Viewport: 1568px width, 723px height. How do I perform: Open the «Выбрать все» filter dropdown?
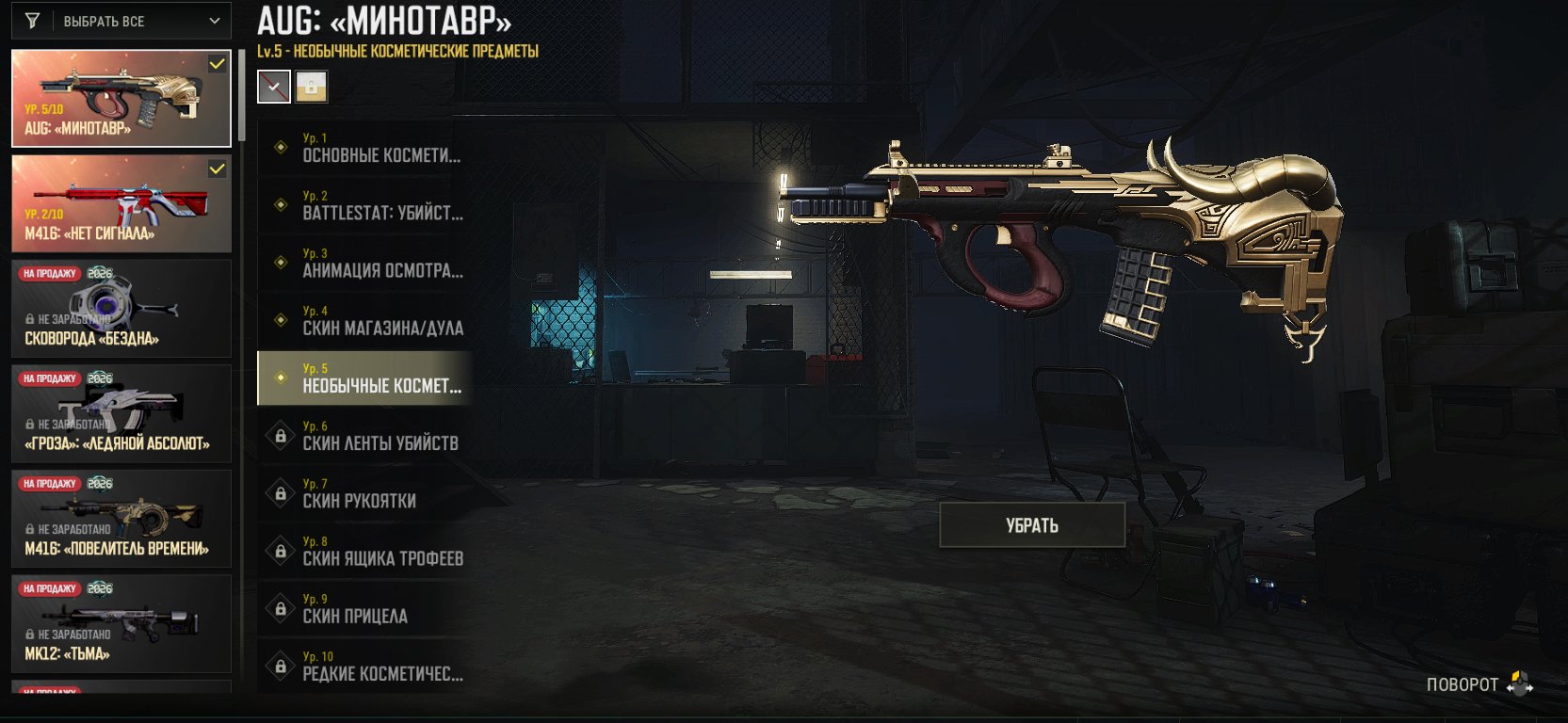pos(122,21)
